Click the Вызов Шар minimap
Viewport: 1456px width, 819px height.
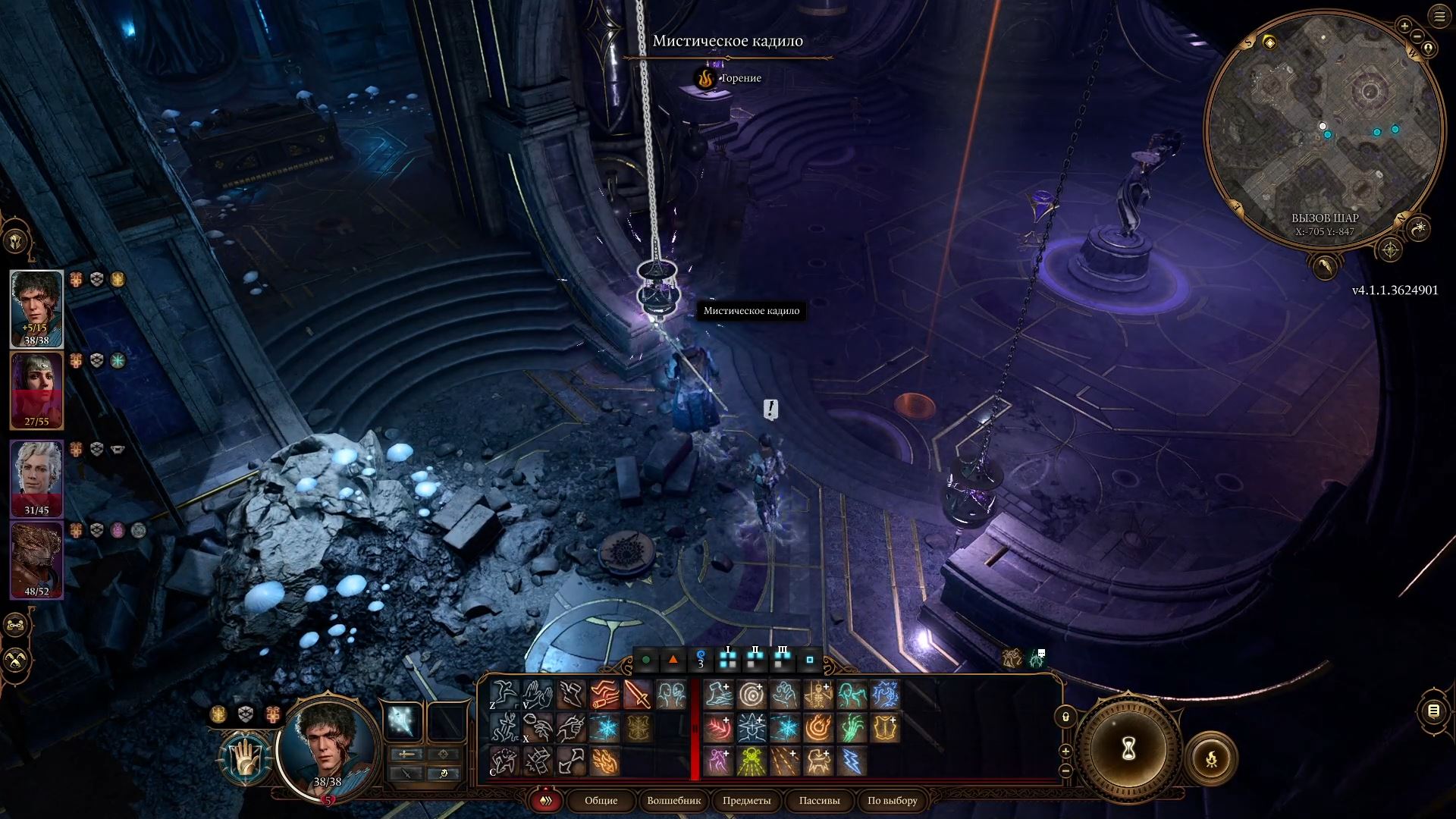click(x=1324, y=129)
